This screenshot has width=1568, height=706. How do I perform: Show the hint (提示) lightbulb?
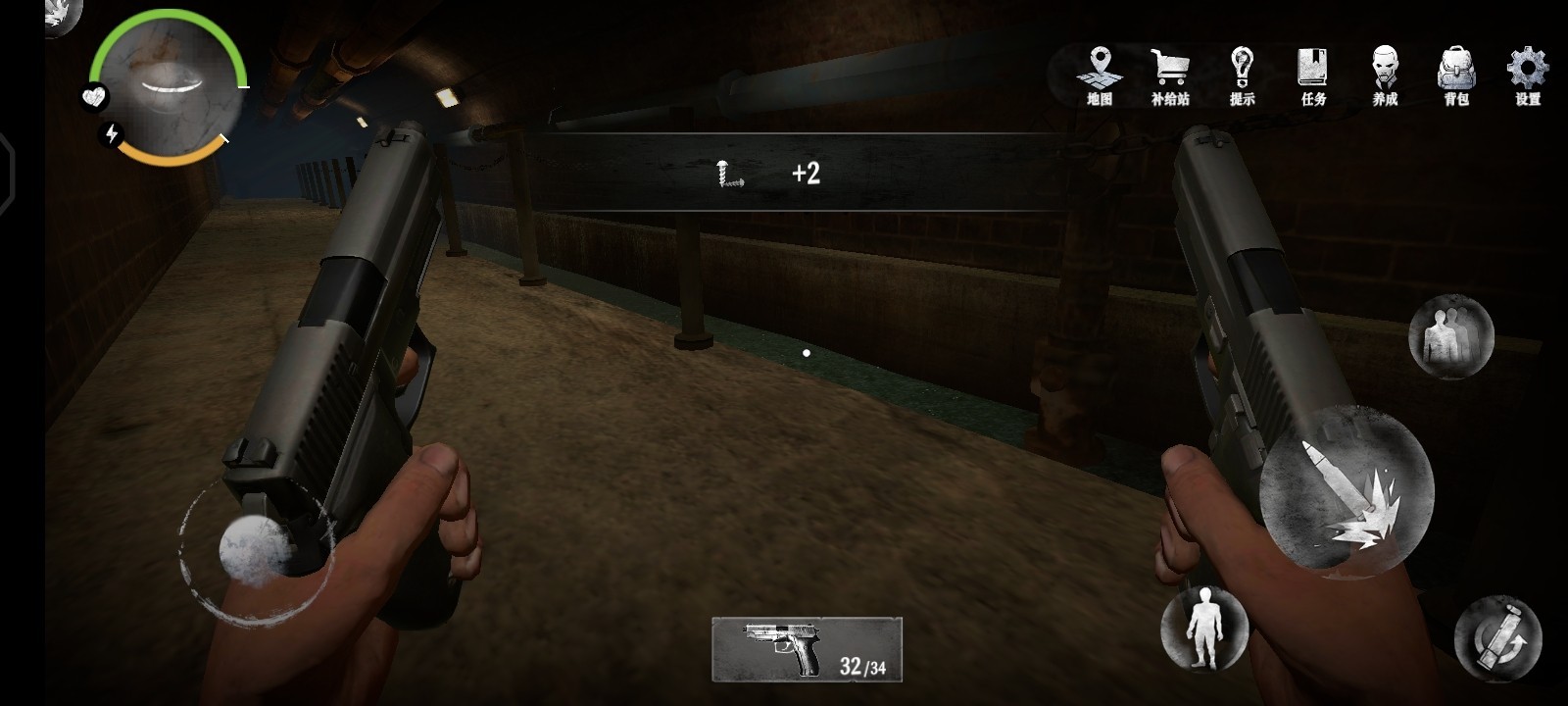1242,75
